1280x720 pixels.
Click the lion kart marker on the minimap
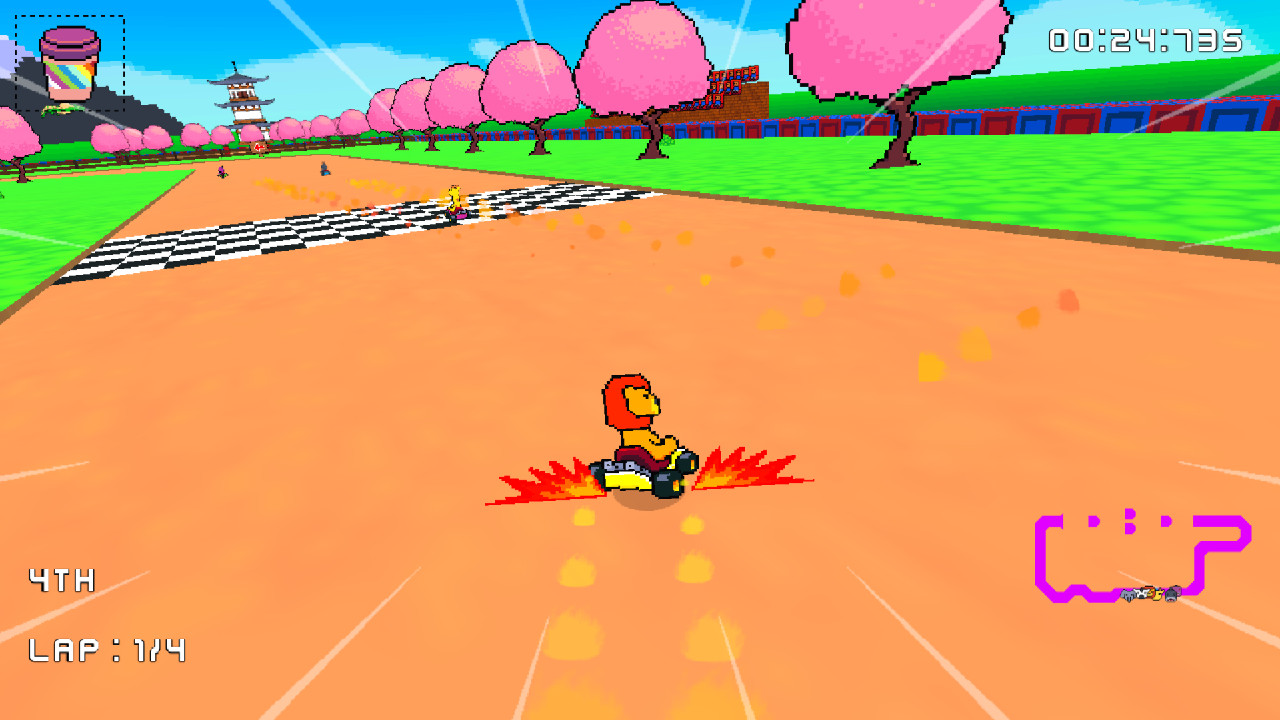pyautogui.click(x=1150, y=591)
